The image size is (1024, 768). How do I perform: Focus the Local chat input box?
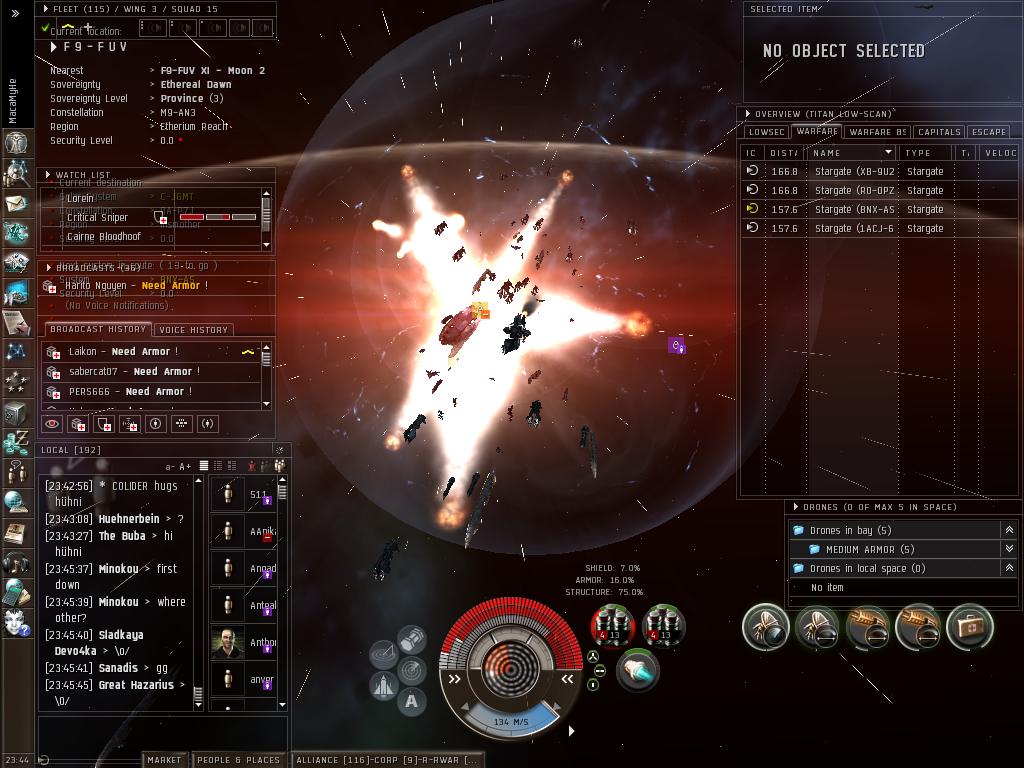point(162,732)
